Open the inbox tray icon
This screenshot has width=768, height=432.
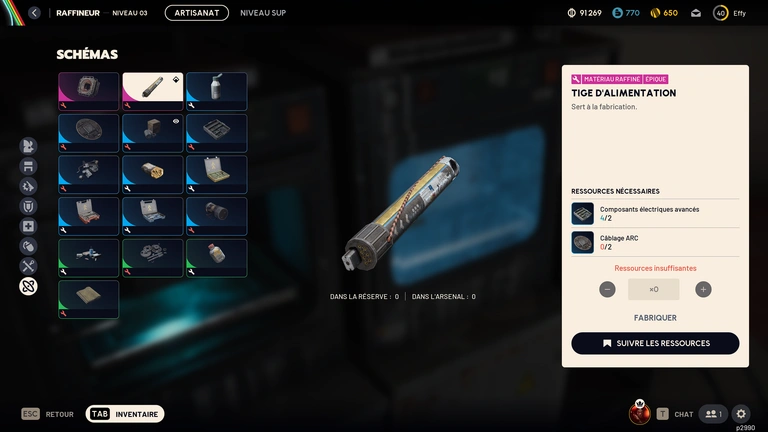695,13
